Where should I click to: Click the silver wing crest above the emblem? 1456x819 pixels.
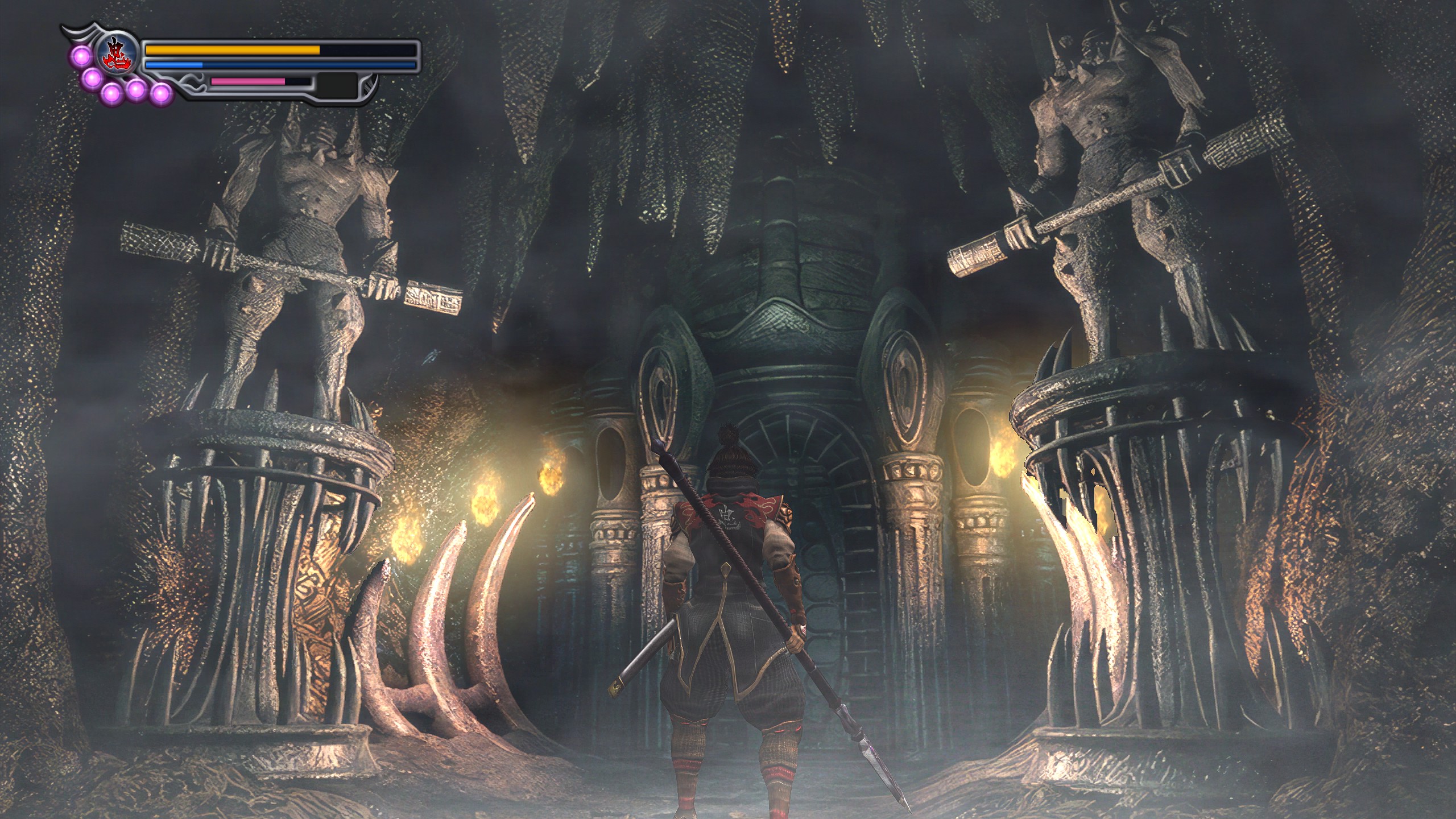point(81,33)
